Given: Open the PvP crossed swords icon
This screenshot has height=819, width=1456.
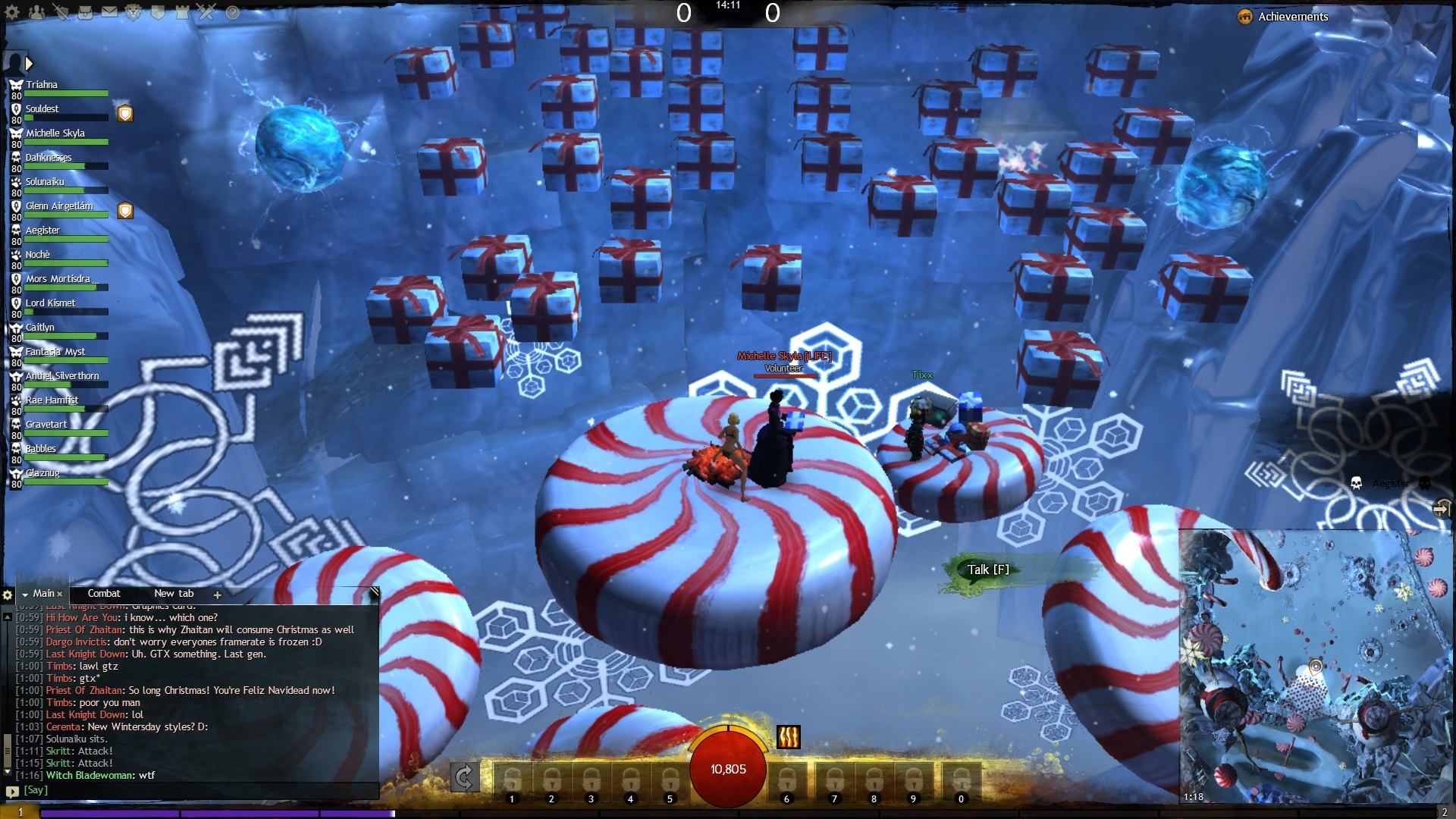Looking at the screenshot, I should click(207, 12).
